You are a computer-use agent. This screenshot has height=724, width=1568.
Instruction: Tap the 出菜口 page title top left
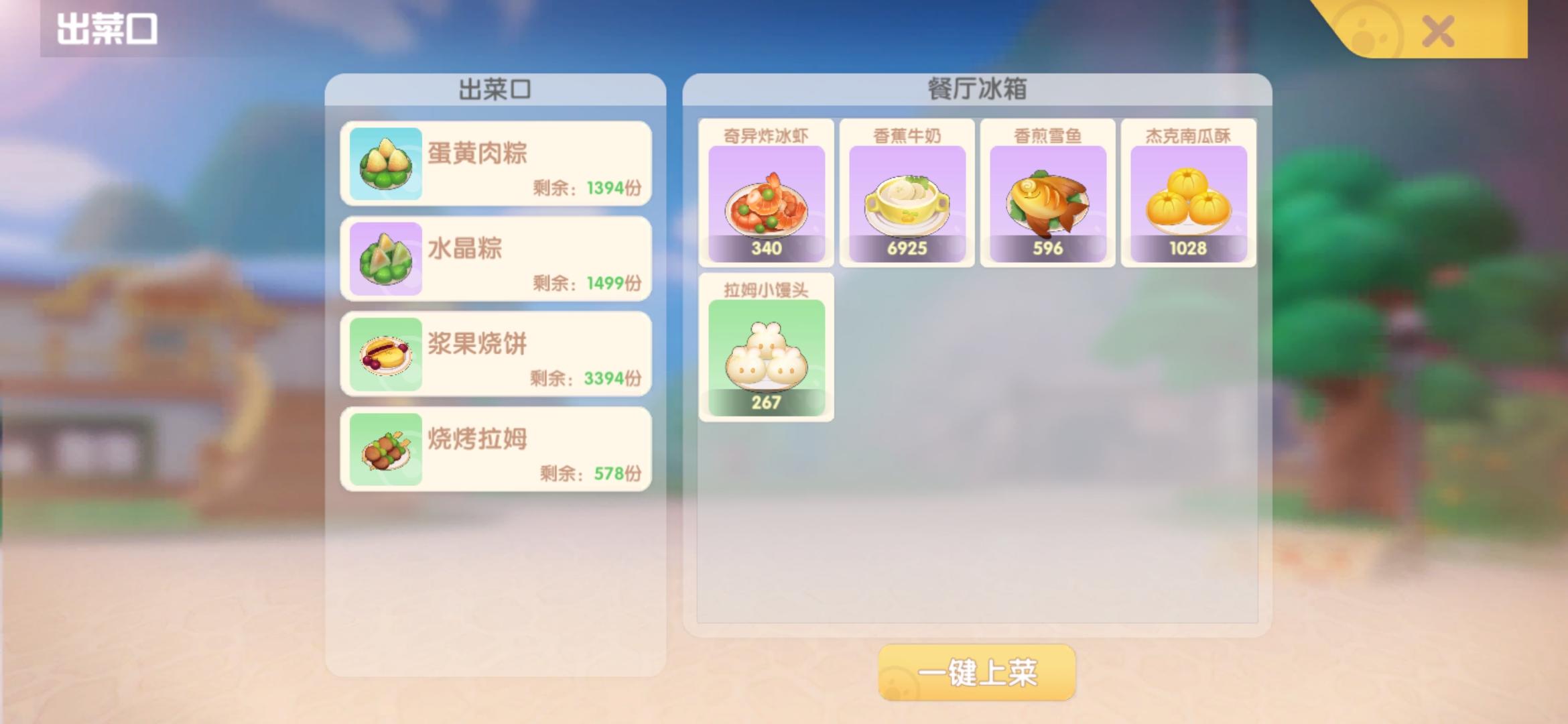(x=105, y=28)
